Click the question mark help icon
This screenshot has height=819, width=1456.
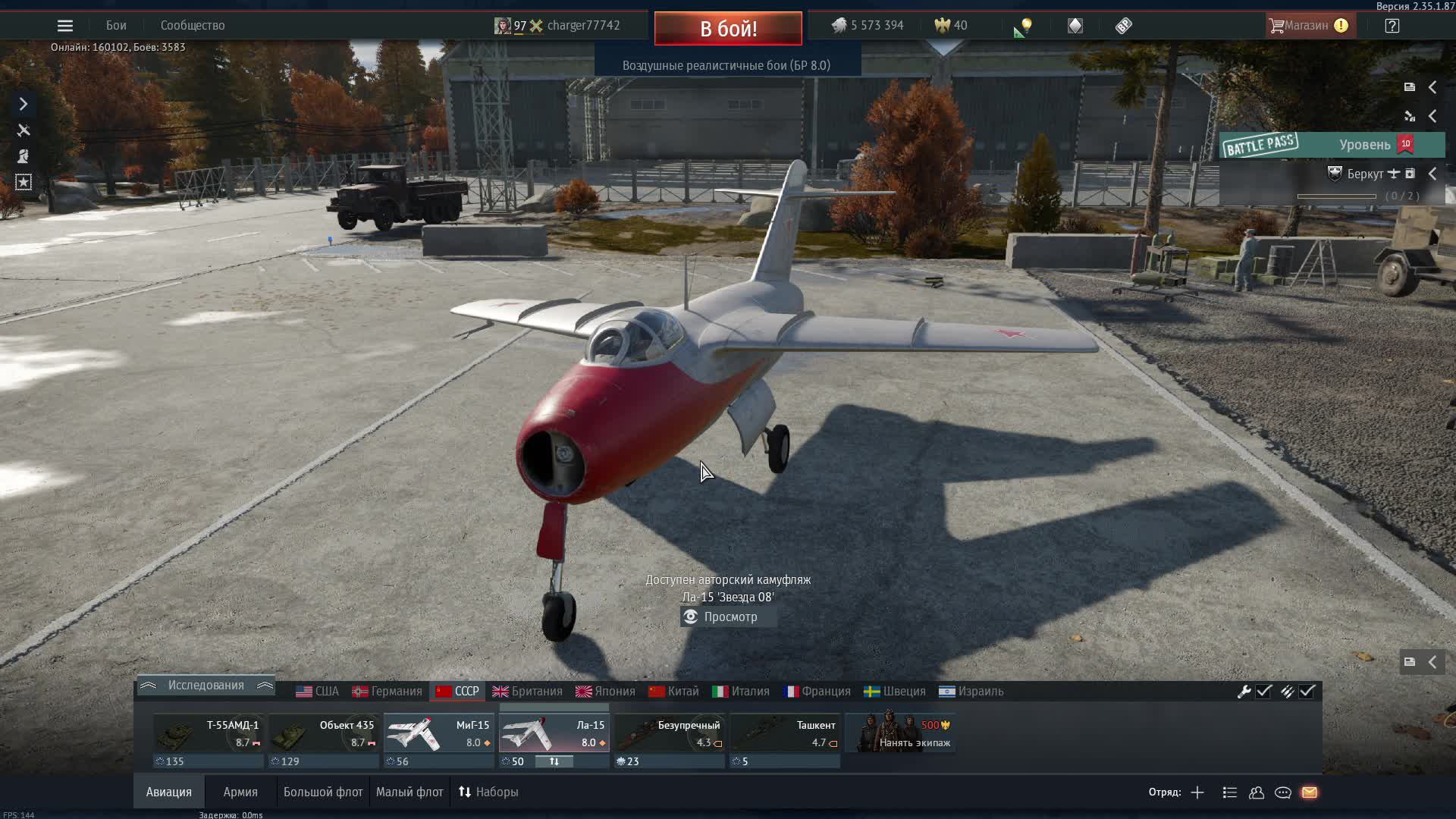(x=1392, y=26)
